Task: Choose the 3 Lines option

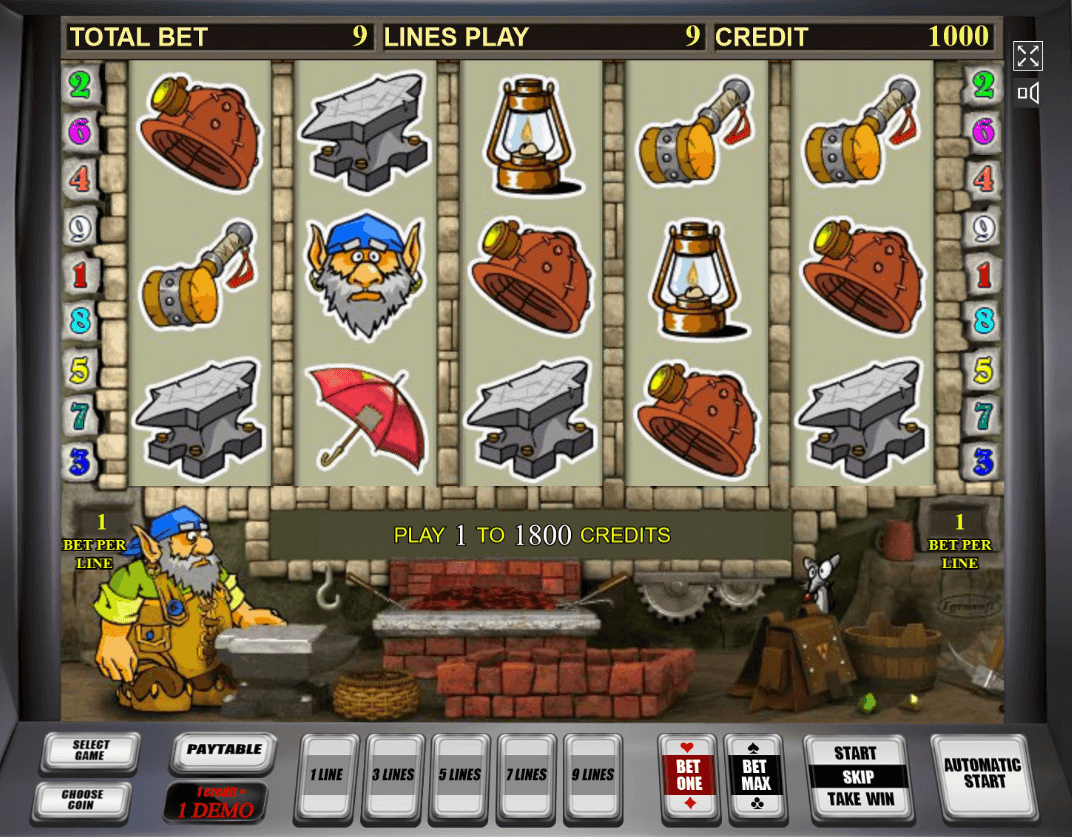Action: coord(396,774)
